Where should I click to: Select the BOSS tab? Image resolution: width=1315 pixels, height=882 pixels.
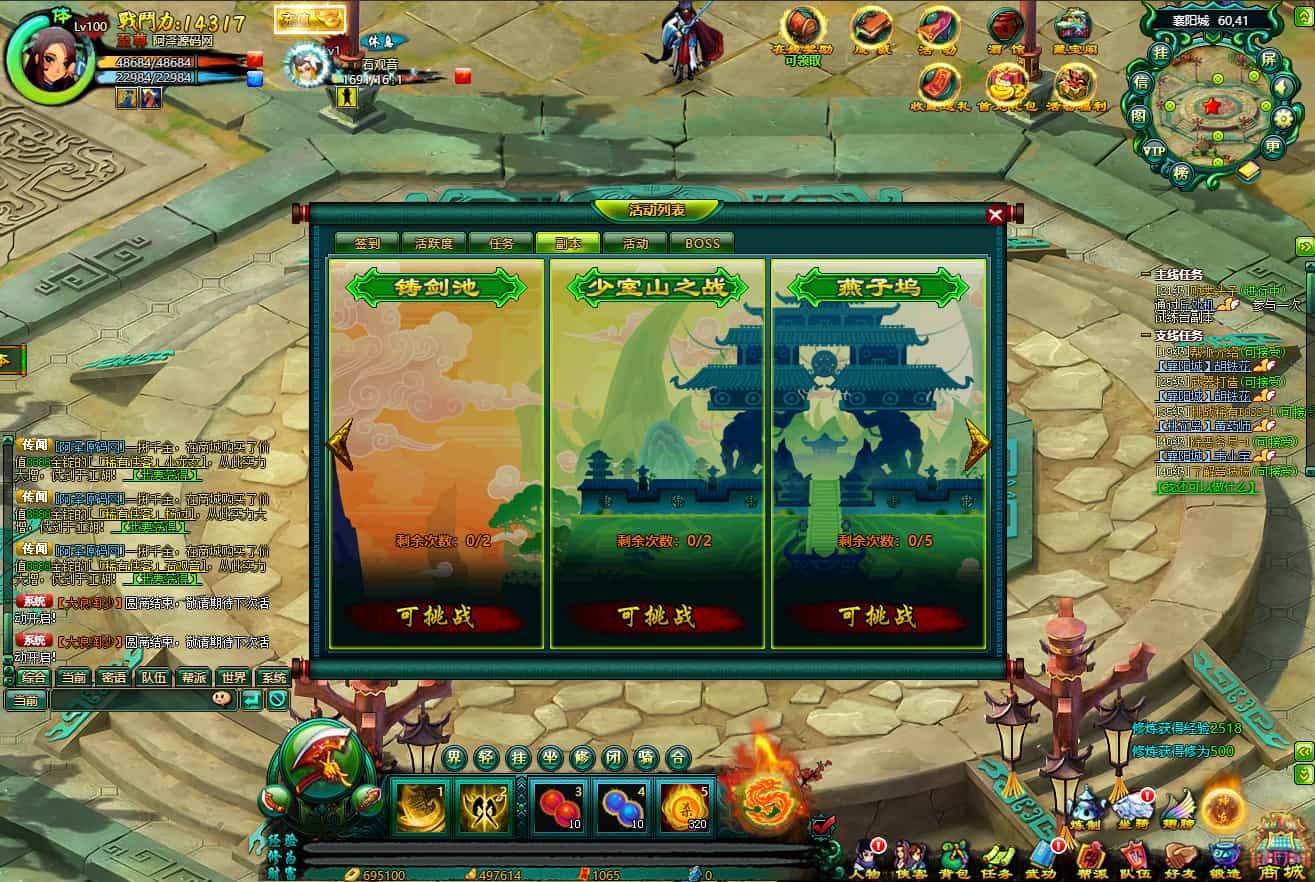701,243
